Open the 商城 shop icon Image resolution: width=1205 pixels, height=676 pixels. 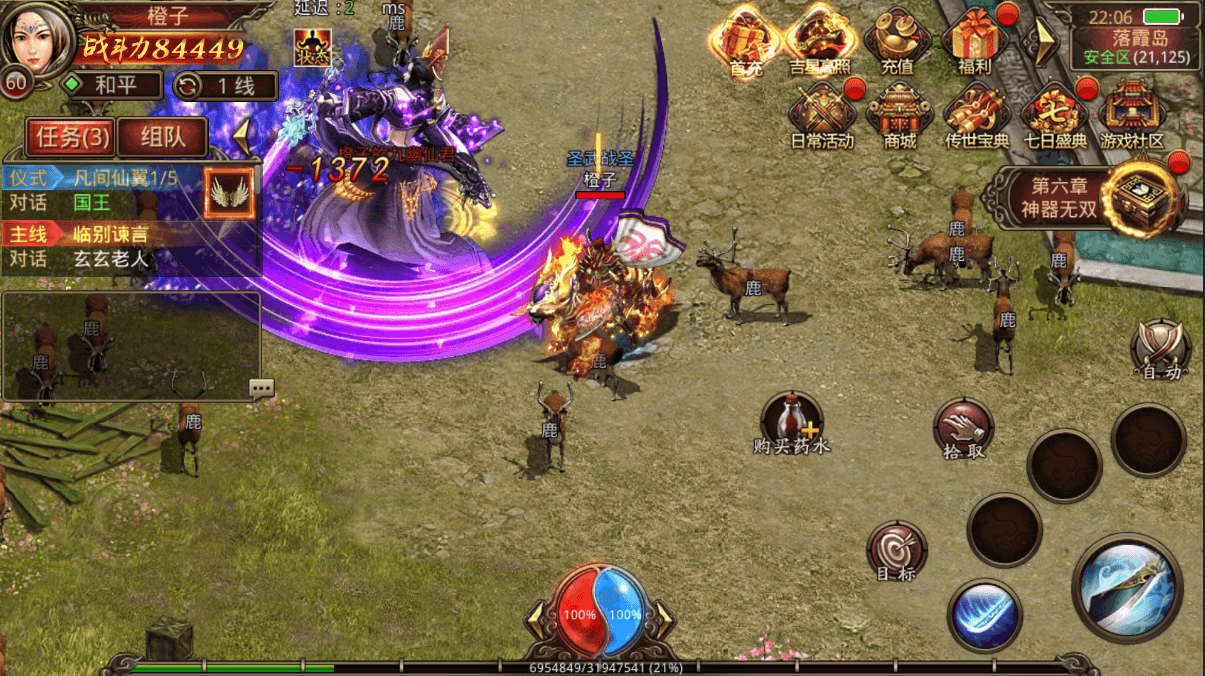(899, 115)
